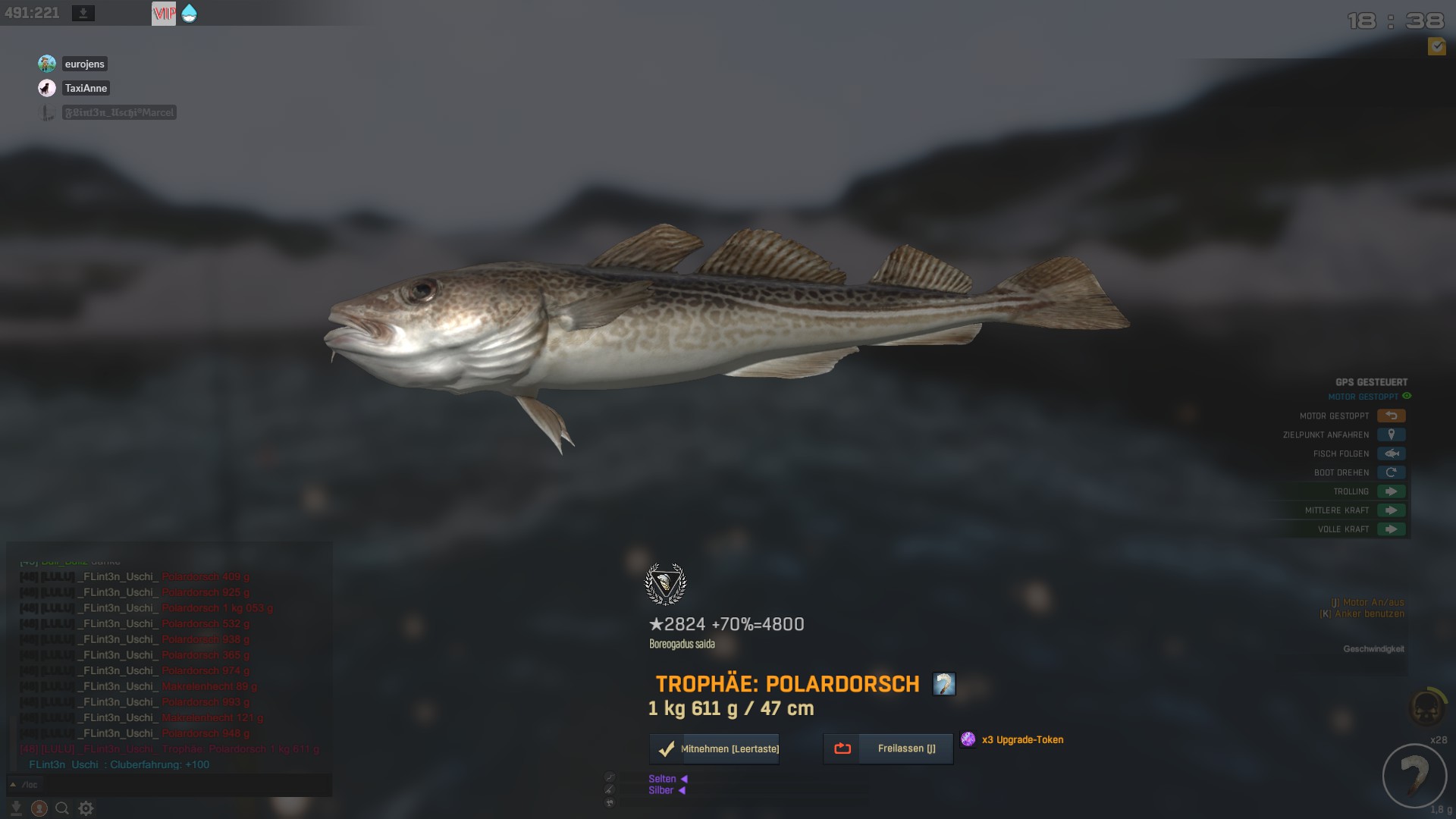Enable Fisch Folgen boat mode

[1391, 453]
